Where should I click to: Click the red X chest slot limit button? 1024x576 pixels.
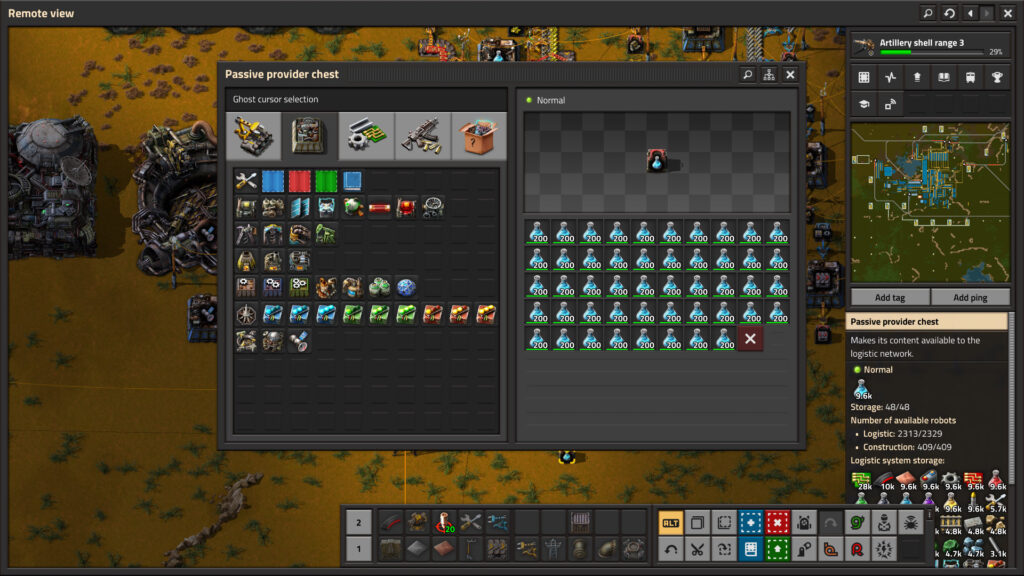click(x=750, y=339)
